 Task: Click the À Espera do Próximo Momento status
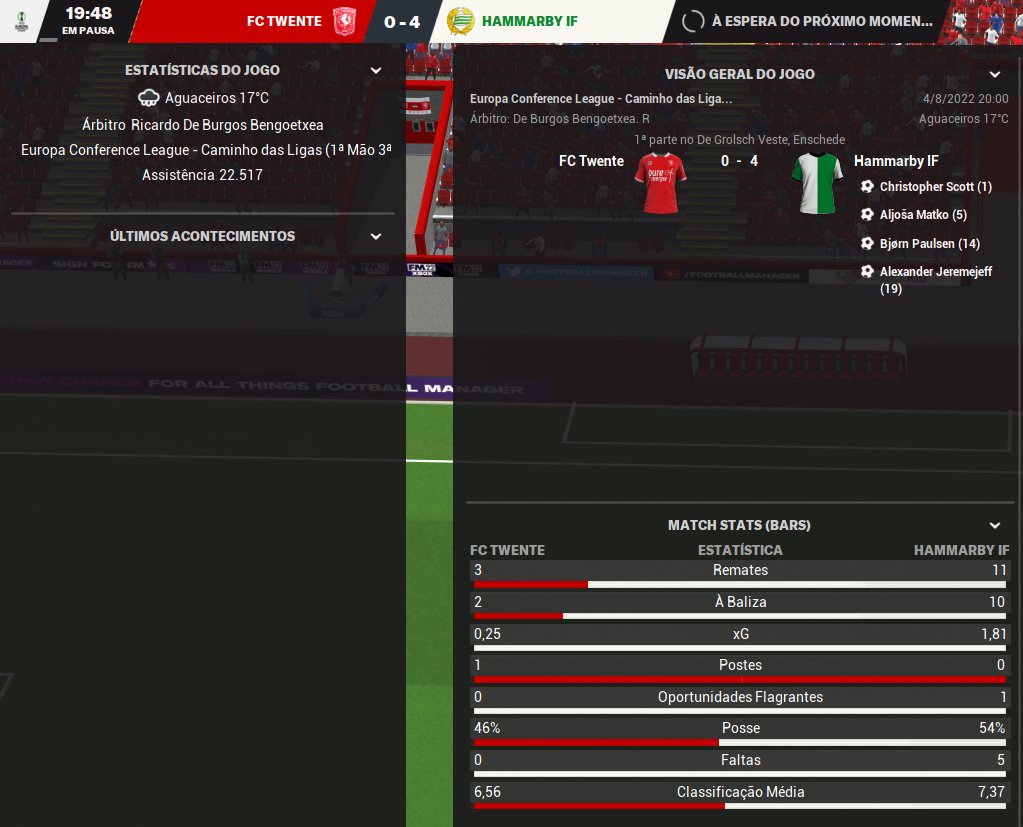(820, 21)
